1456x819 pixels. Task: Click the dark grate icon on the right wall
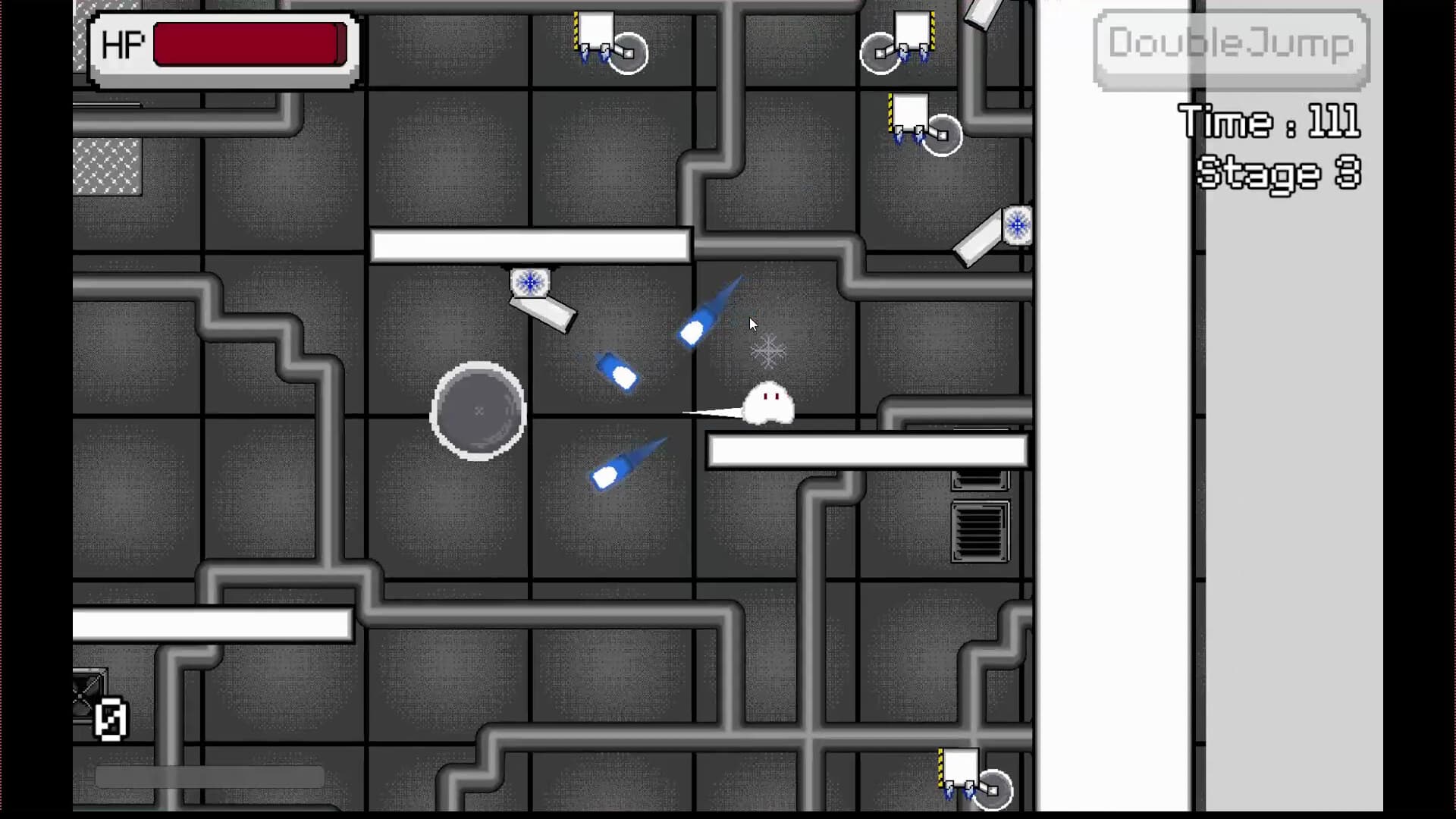tap(981, 531)
